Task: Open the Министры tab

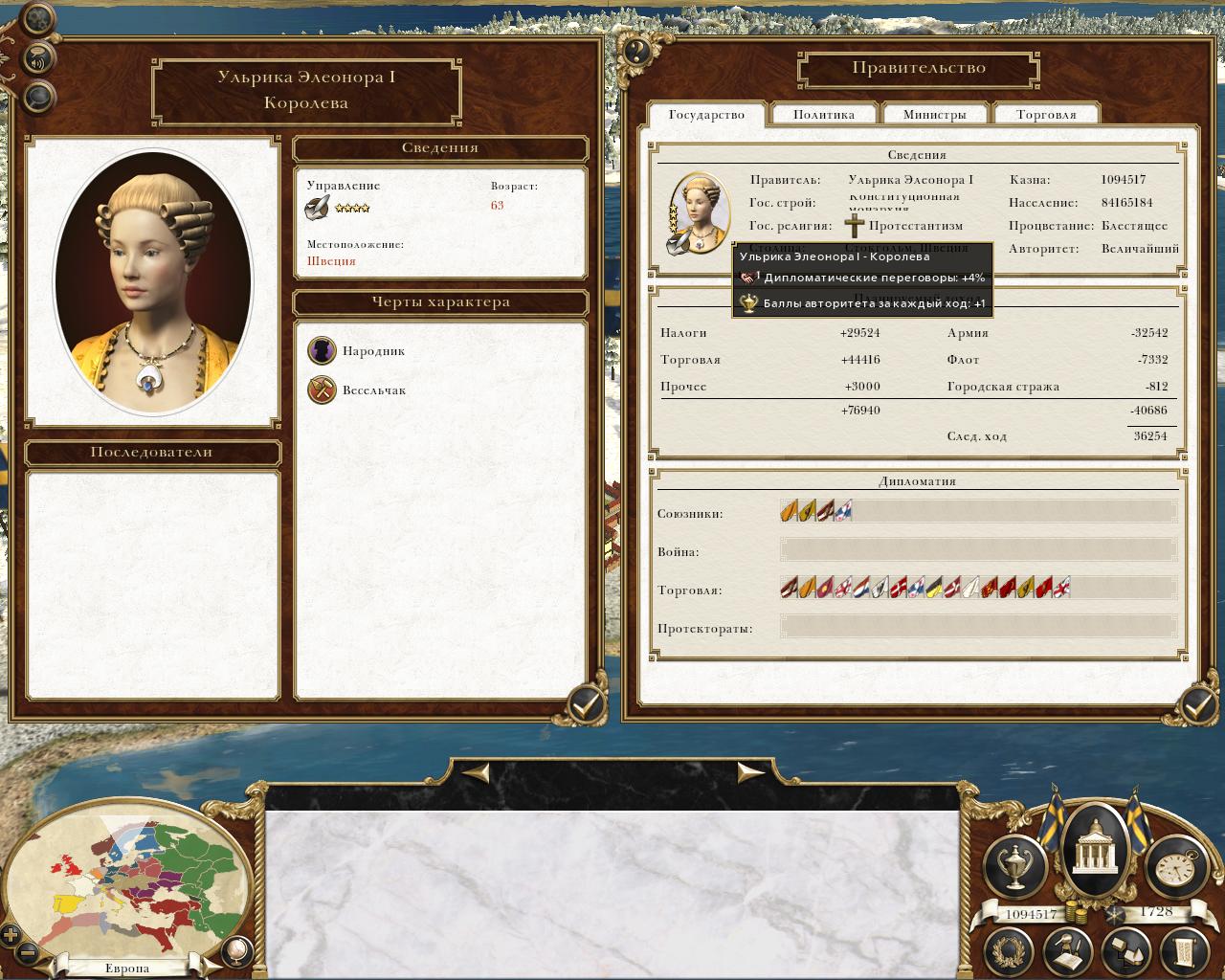Action: 935,115
